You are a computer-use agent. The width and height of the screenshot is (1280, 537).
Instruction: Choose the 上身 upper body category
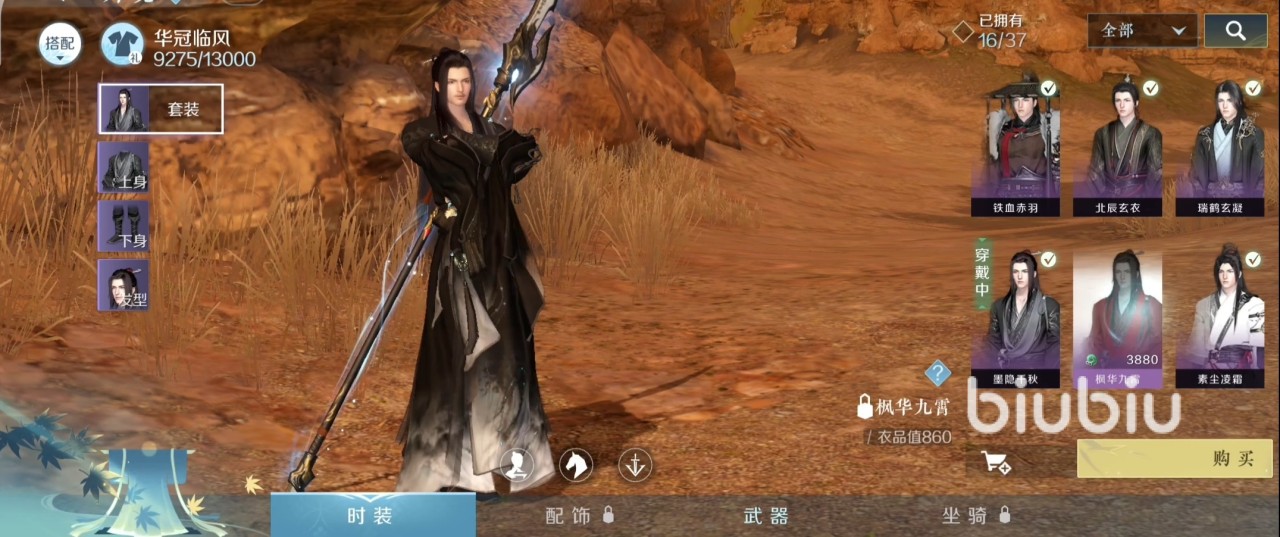point(124,166)
